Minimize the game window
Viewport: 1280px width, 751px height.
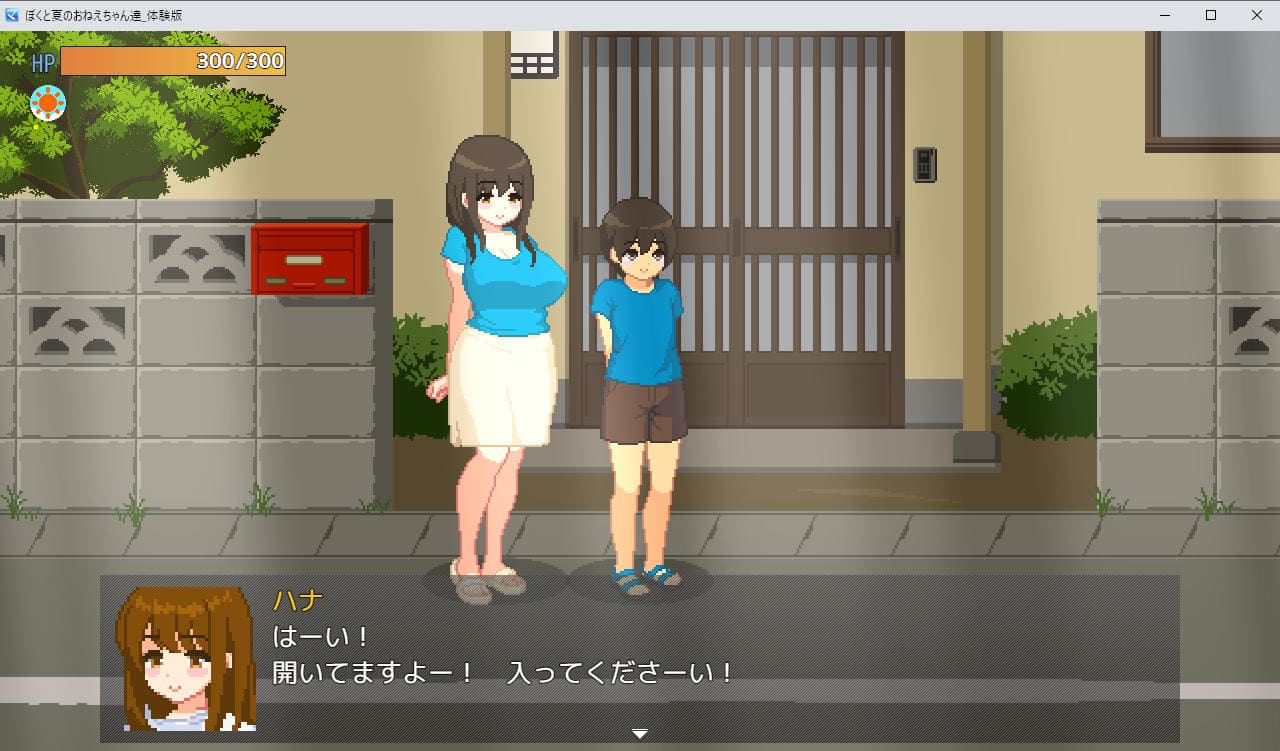pos(1165,15)
